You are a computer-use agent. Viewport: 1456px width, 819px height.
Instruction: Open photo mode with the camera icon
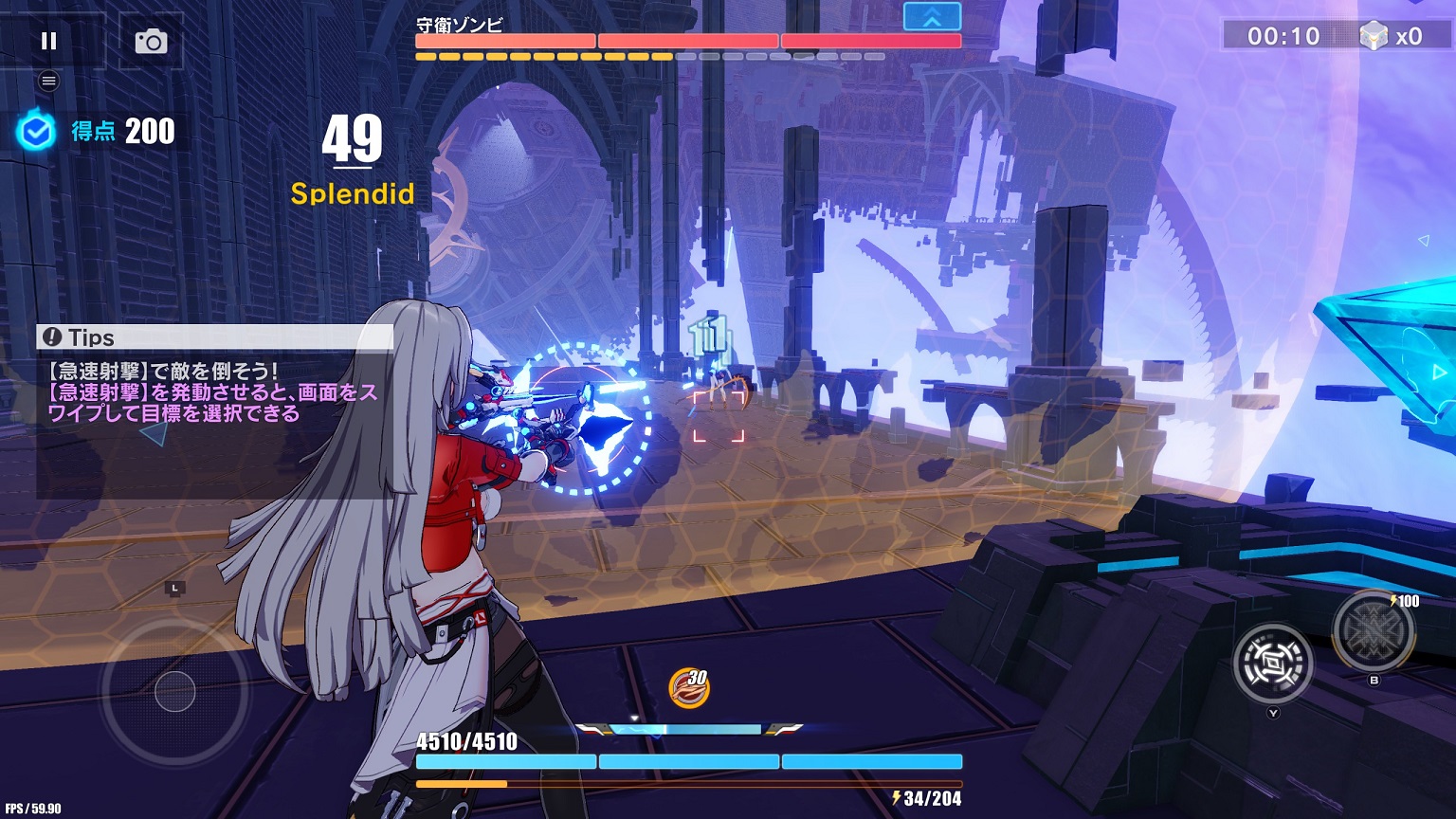pos(151,41)
